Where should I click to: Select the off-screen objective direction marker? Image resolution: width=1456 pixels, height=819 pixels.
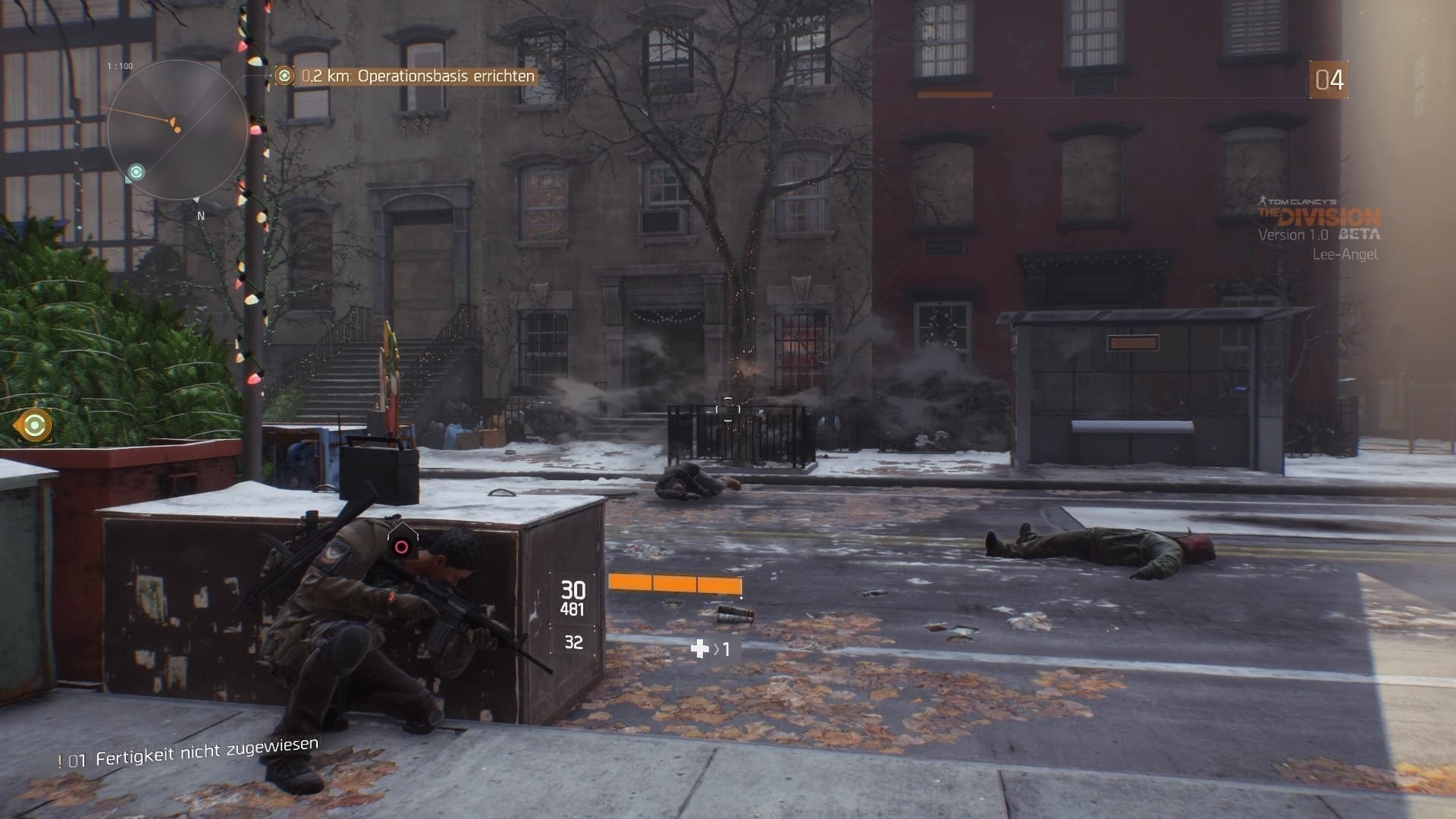(x=33, y=425)
